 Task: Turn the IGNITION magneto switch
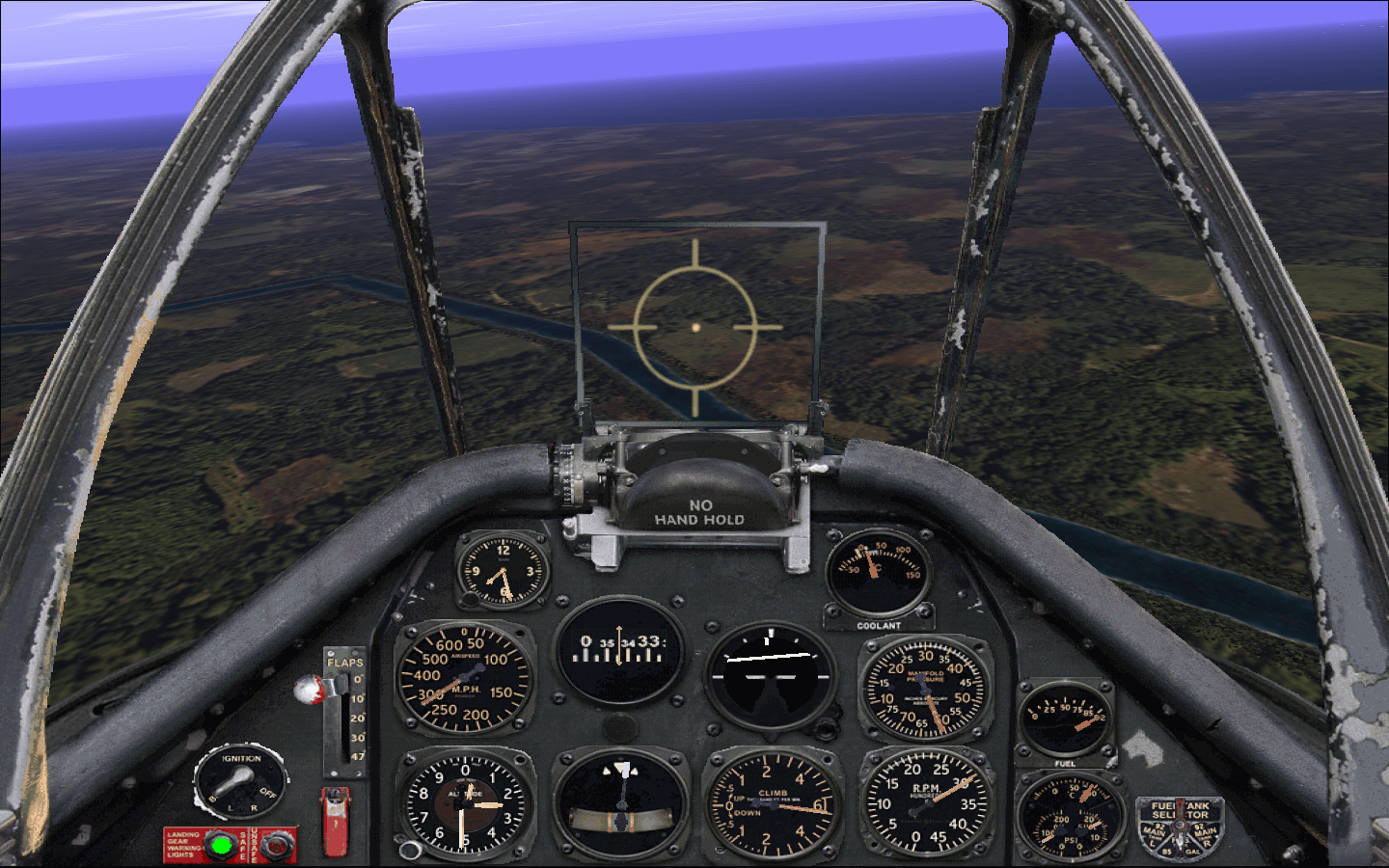click(239, 781)
